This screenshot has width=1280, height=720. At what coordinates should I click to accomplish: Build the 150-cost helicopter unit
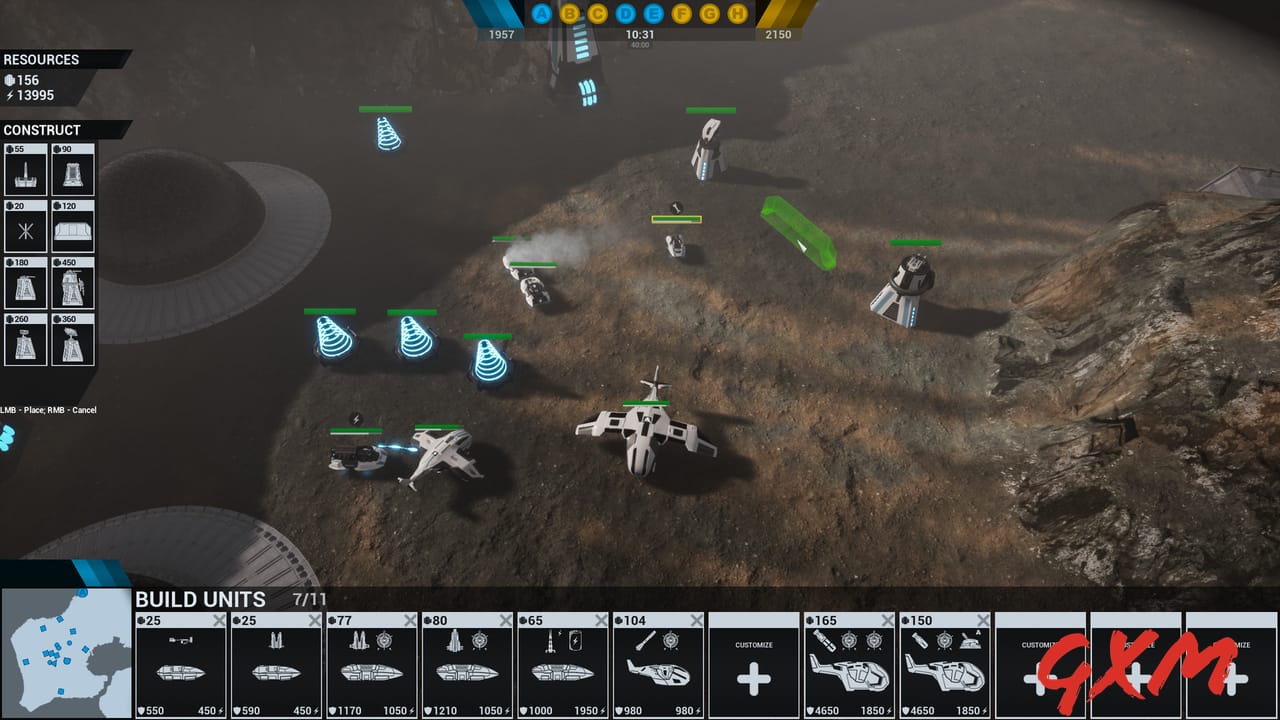tap(945, 665)
